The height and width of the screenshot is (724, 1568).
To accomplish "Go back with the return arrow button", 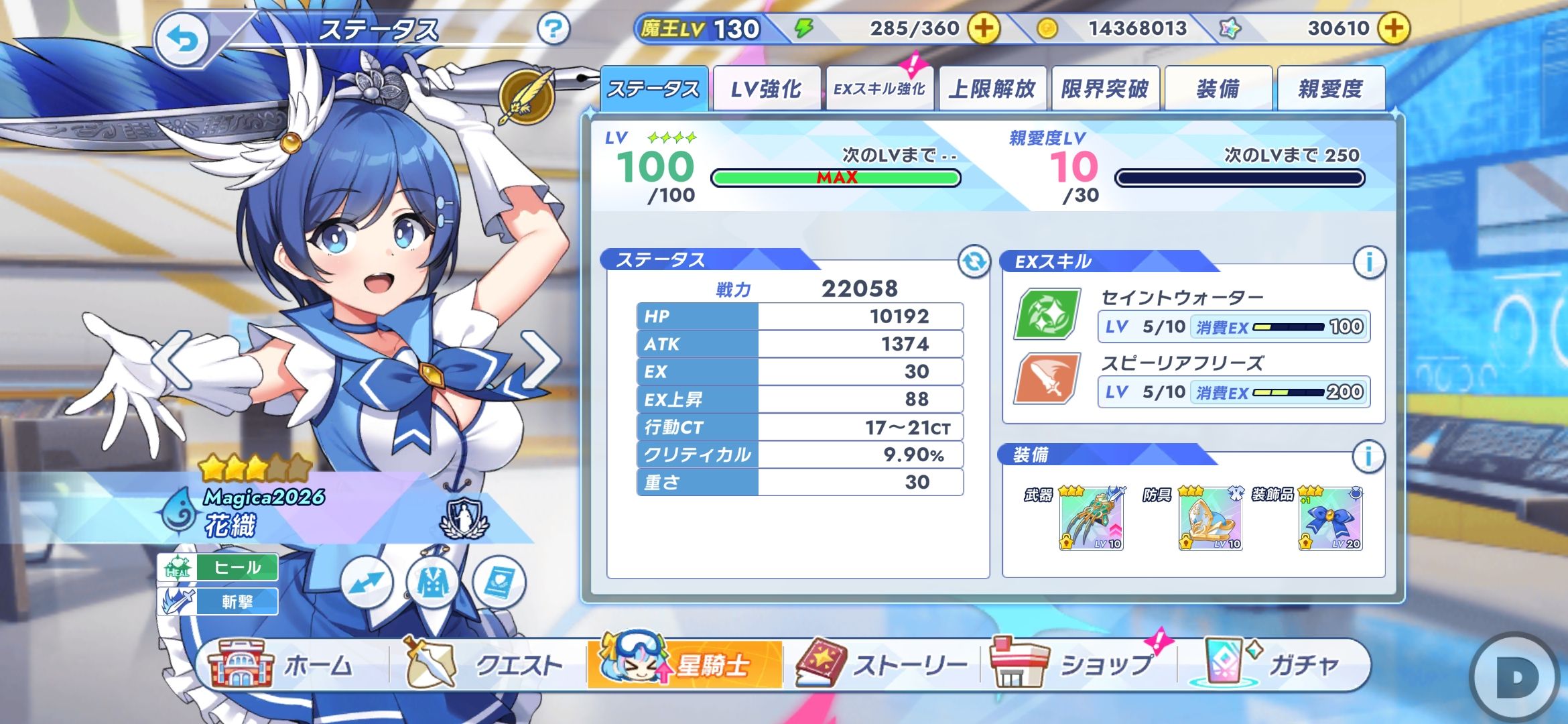I will pyautogui.click(x=182, y=40).
